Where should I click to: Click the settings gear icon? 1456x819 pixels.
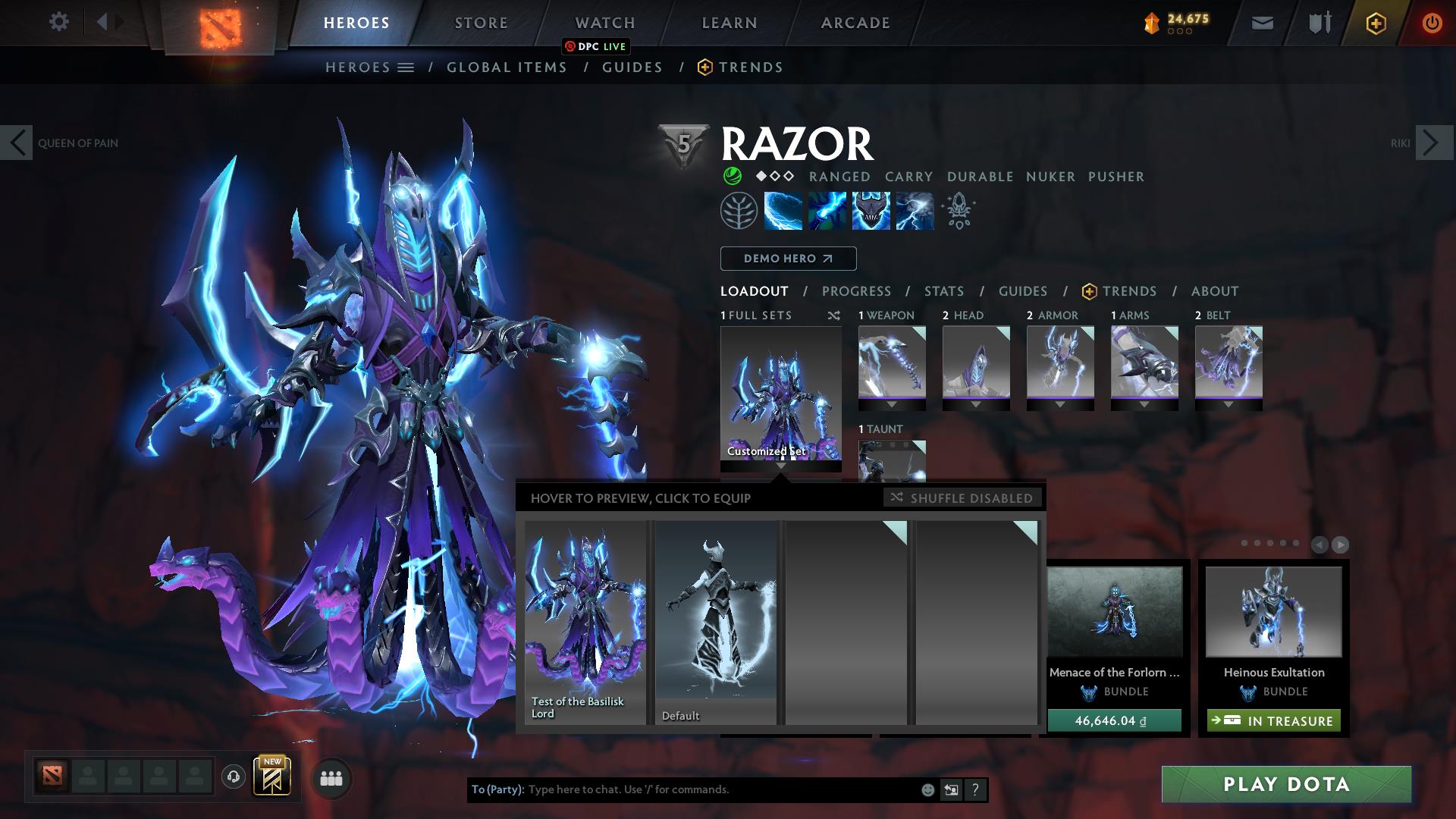coord(58,22)
